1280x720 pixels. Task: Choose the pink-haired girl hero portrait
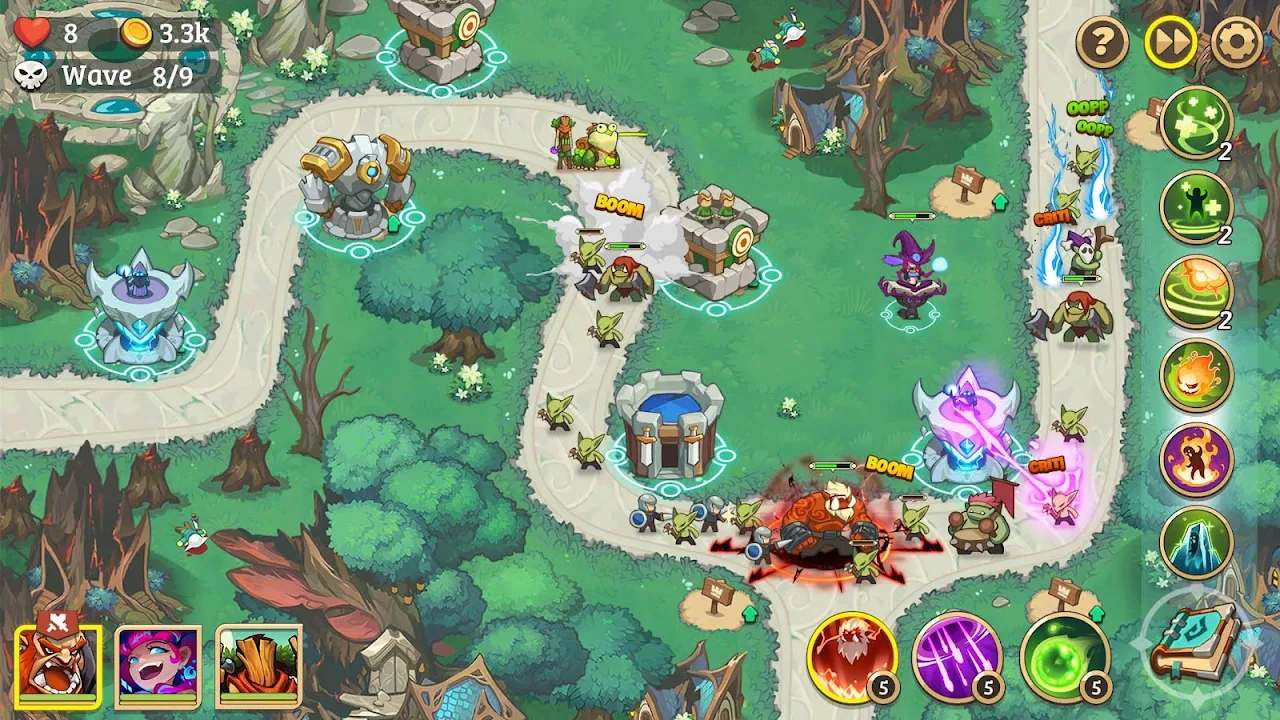point(158,664)
